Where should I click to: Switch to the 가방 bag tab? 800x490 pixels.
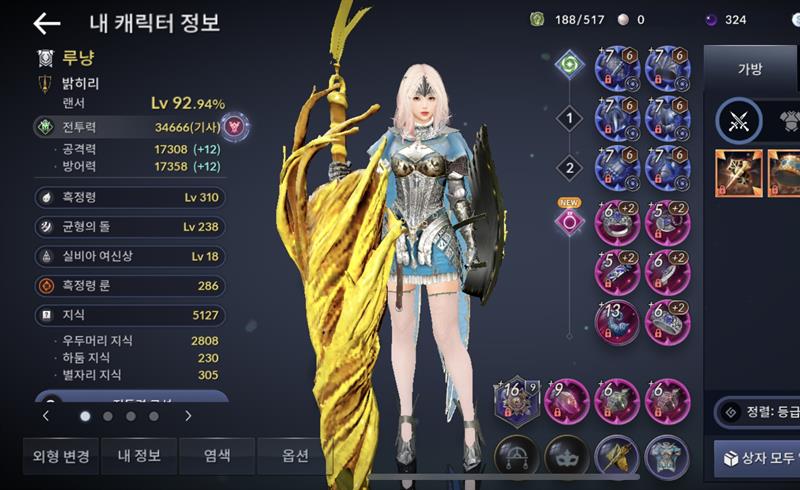[x=749, y=68]
